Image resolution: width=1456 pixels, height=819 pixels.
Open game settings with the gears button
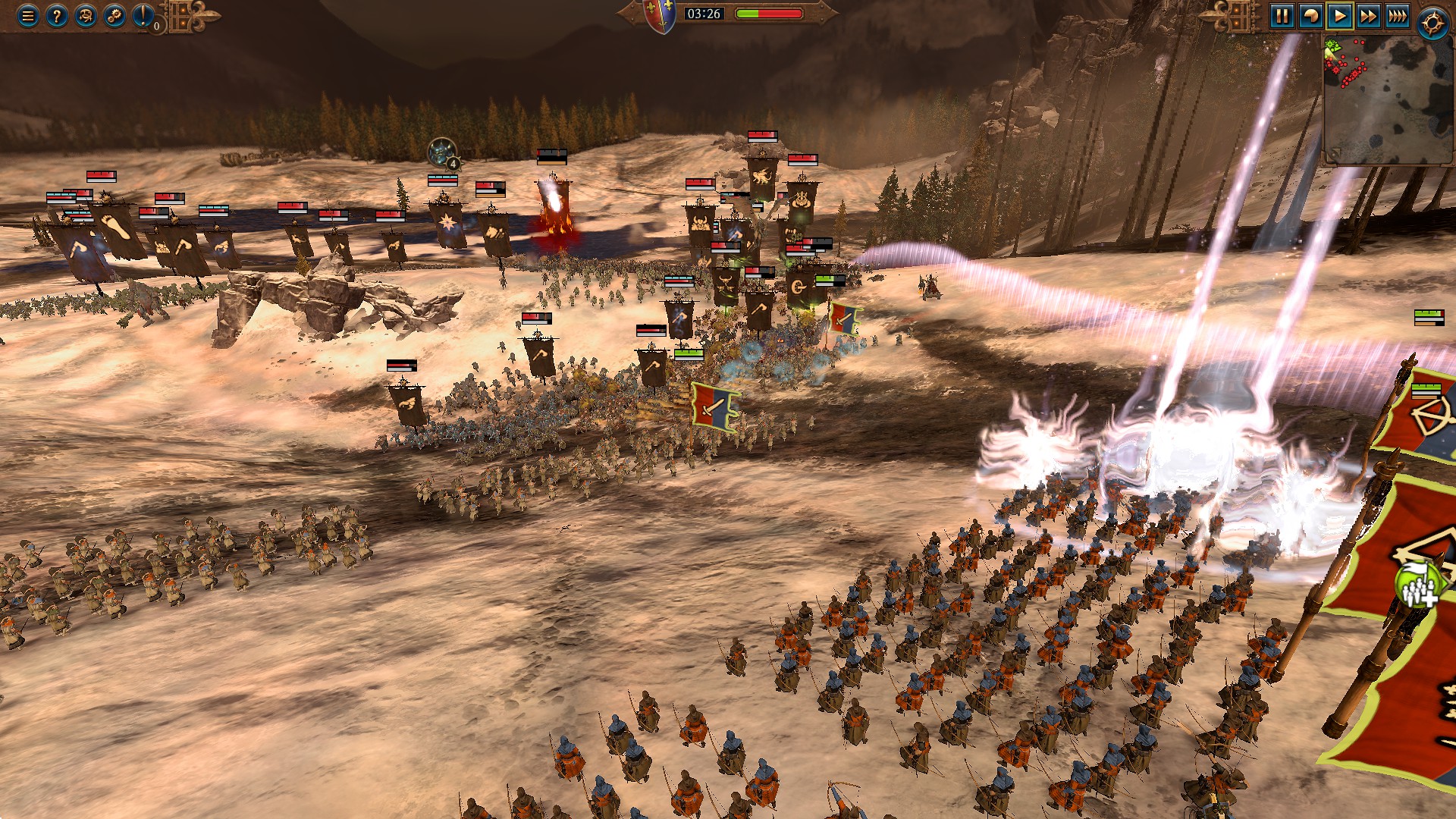click(115, 16)
